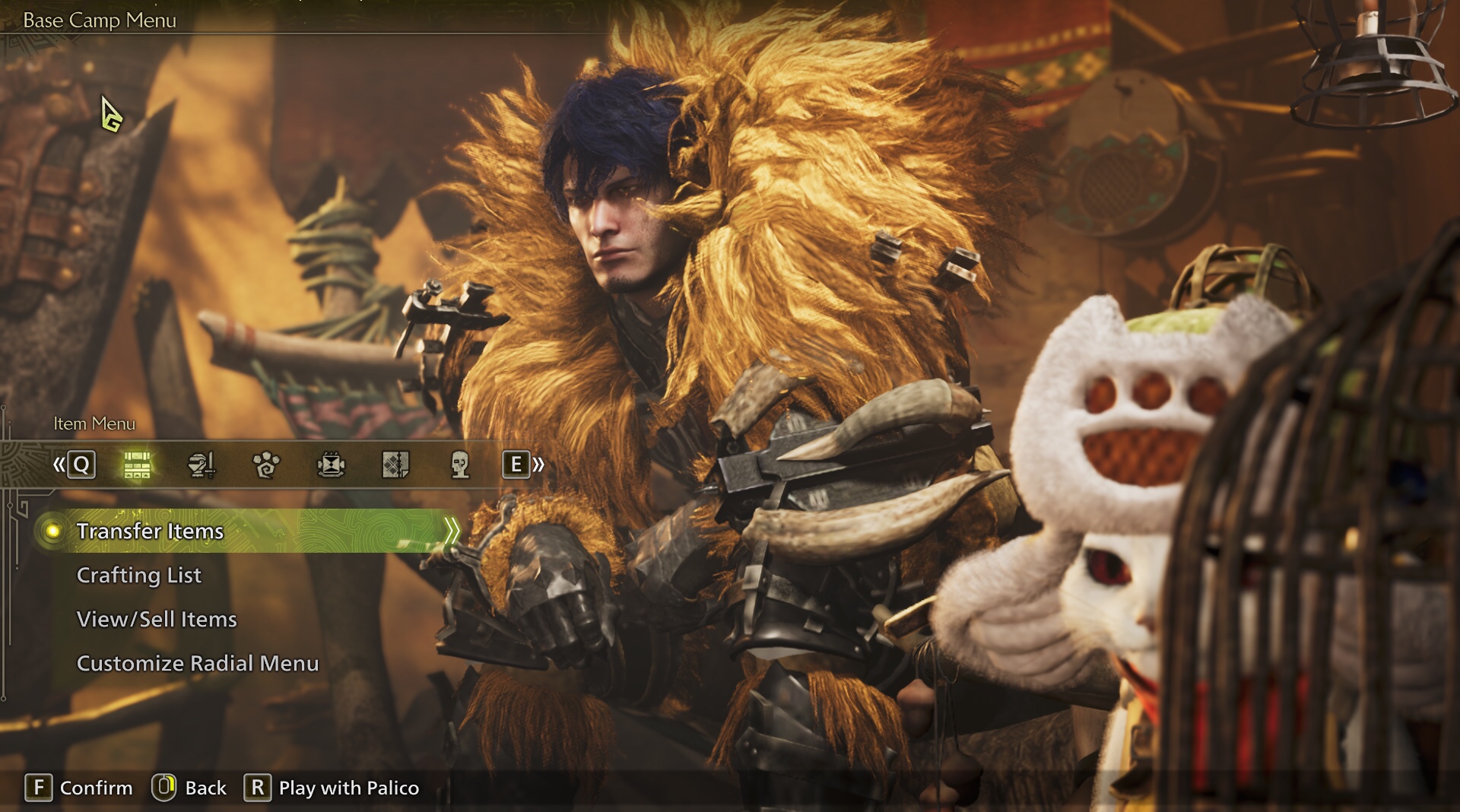The width and height of the screenshot is (1460, 812).
Task: Switch to the item box tab icon
Action: 137,465
